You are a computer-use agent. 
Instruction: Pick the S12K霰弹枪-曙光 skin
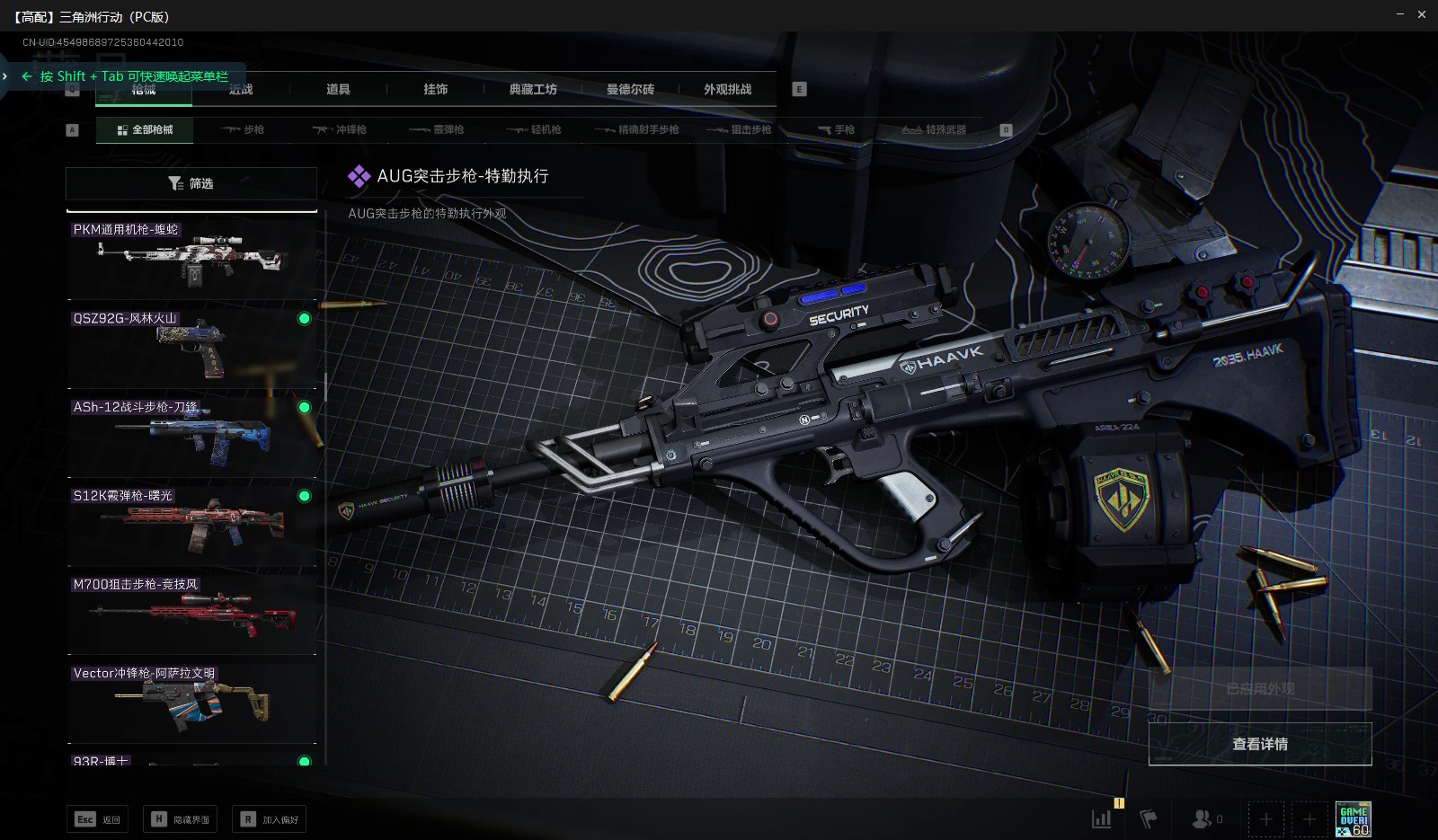coord(191,526)
